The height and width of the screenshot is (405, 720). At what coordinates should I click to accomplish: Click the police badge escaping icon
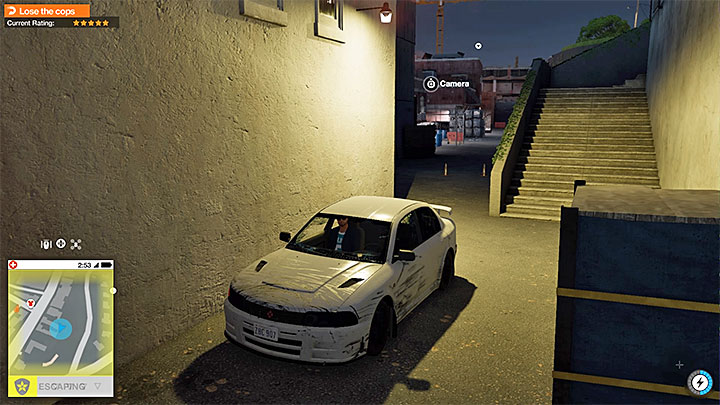[20, 385]
